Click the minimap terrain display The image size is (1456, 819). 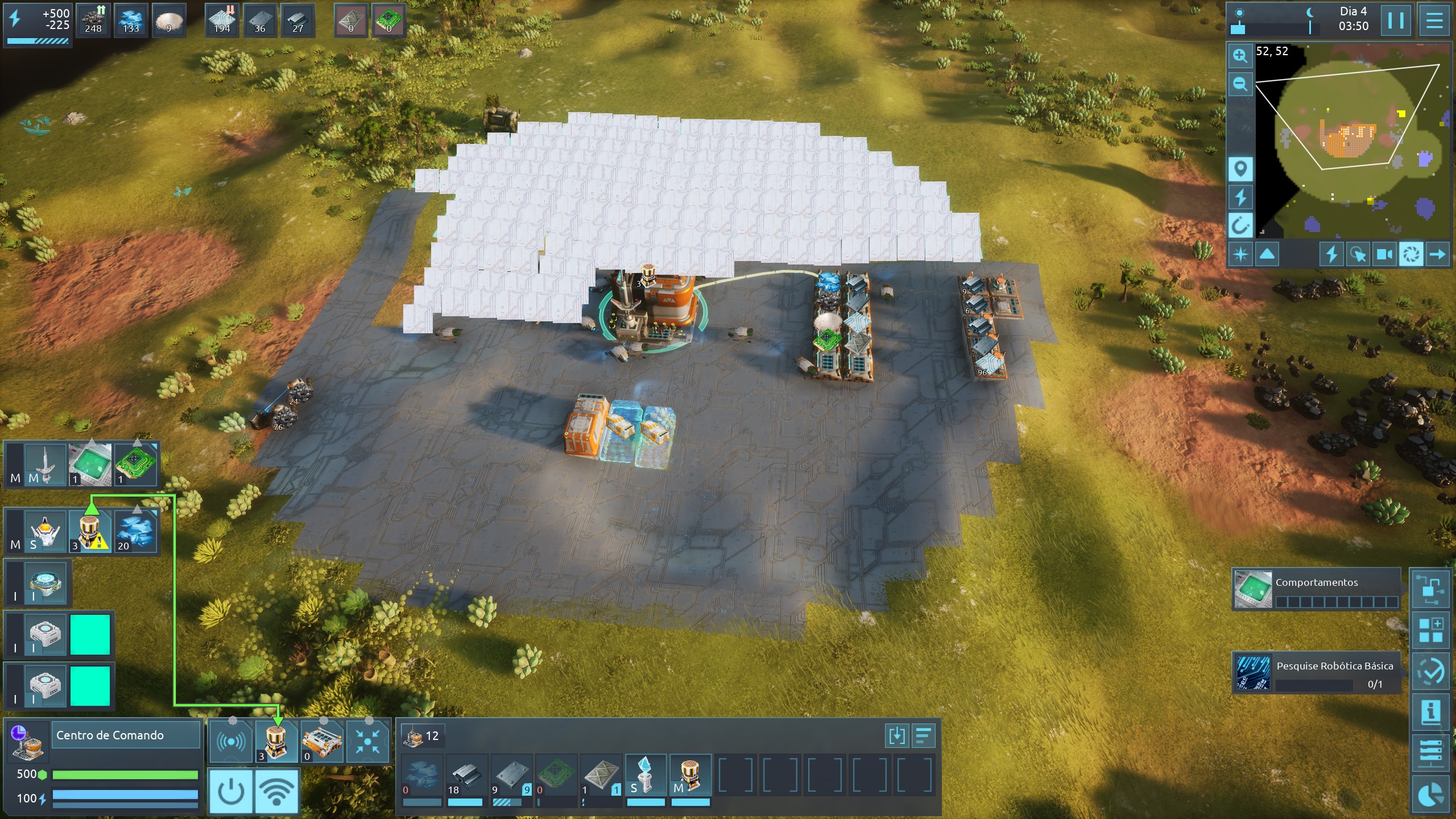point(1352,141)
